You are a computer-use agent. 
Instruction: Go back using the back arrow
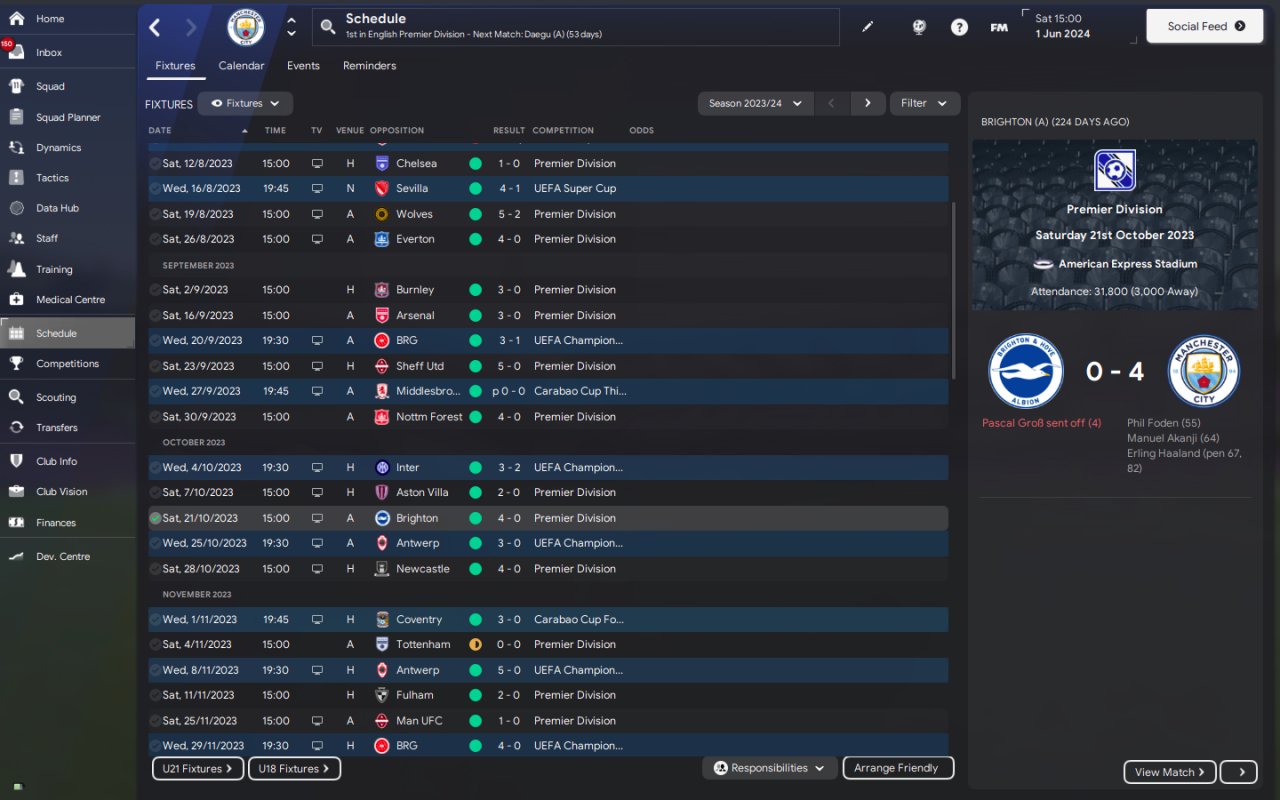[155, 28]
